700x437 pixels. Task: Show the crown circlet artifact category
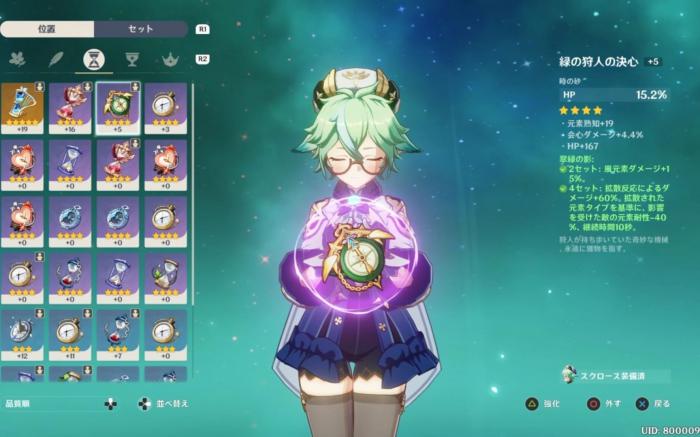[x=169, y=60]
